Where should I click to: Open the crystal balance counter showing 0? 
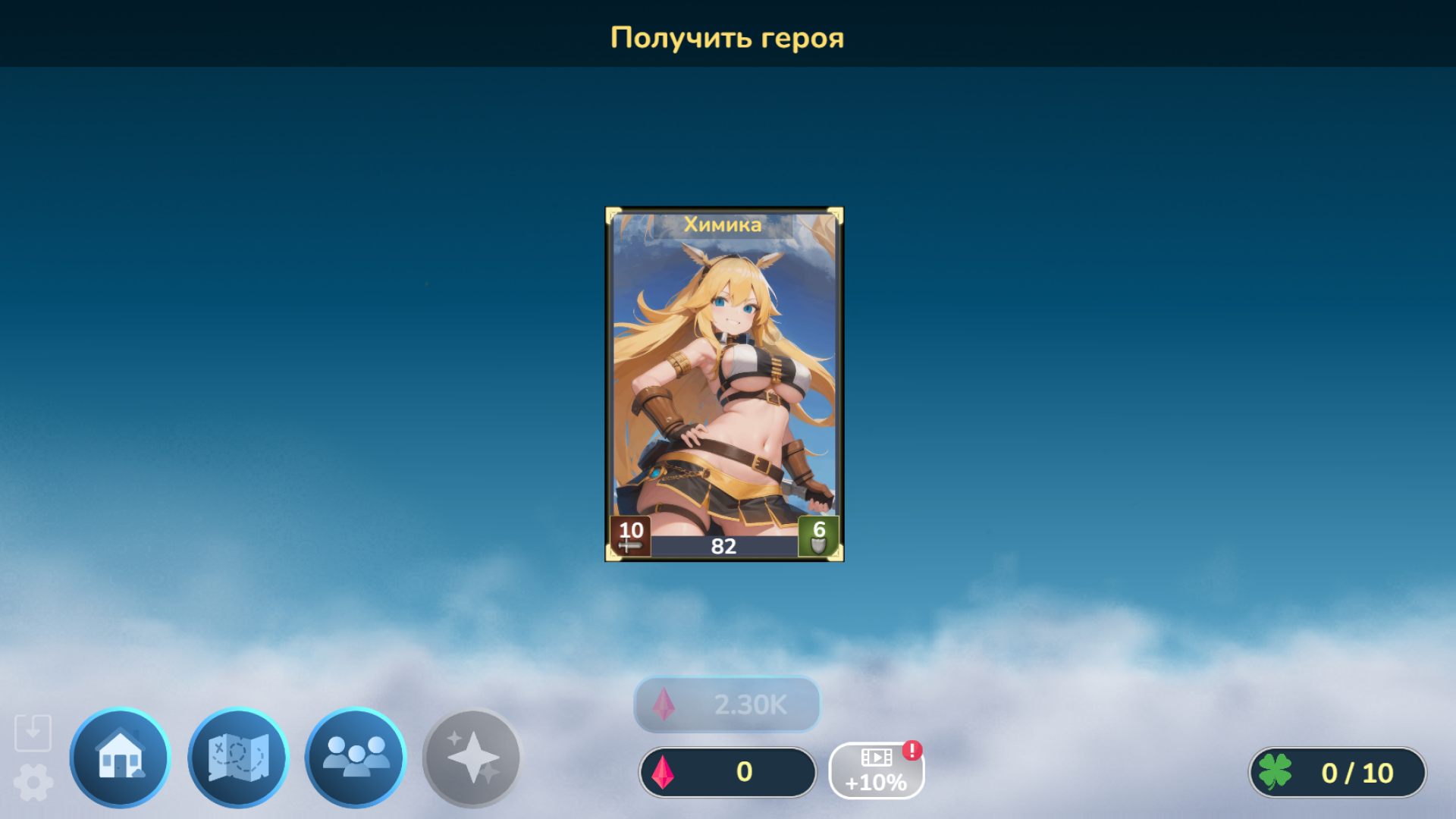[728, 772]
